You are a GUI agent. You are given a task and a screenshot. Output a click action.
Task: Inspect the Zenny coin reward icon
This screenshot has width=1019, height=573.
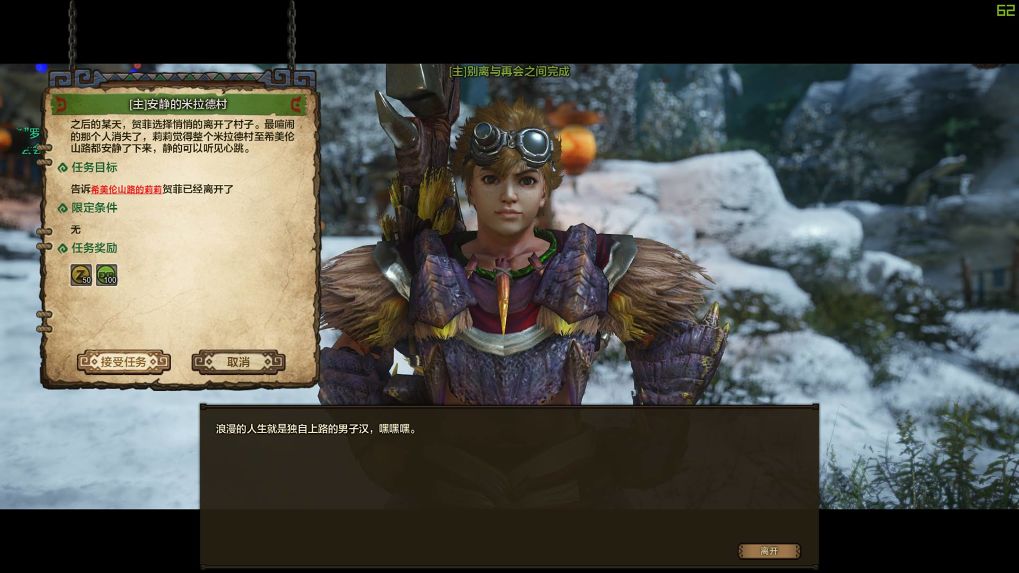pyautogui.click(x=81, y=274)
